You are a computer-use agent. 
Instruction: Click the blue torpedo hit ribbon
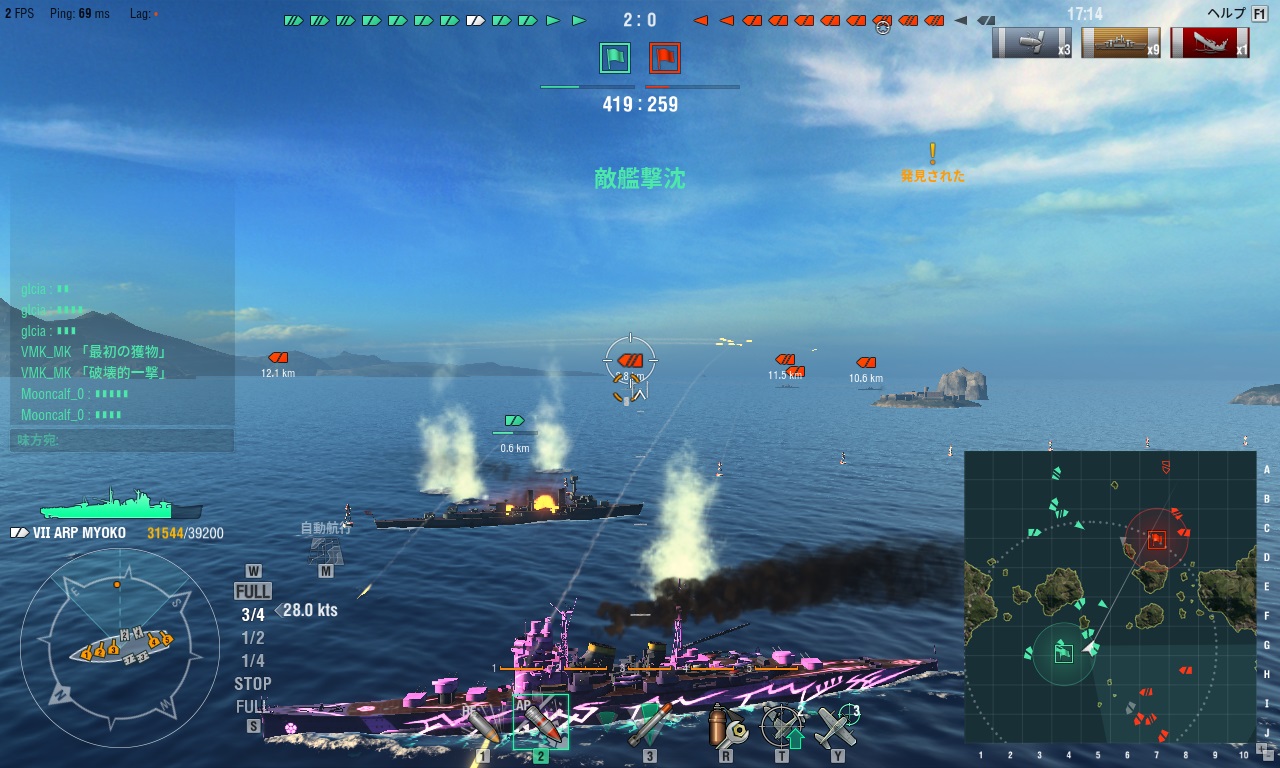tap(1026, 43)
